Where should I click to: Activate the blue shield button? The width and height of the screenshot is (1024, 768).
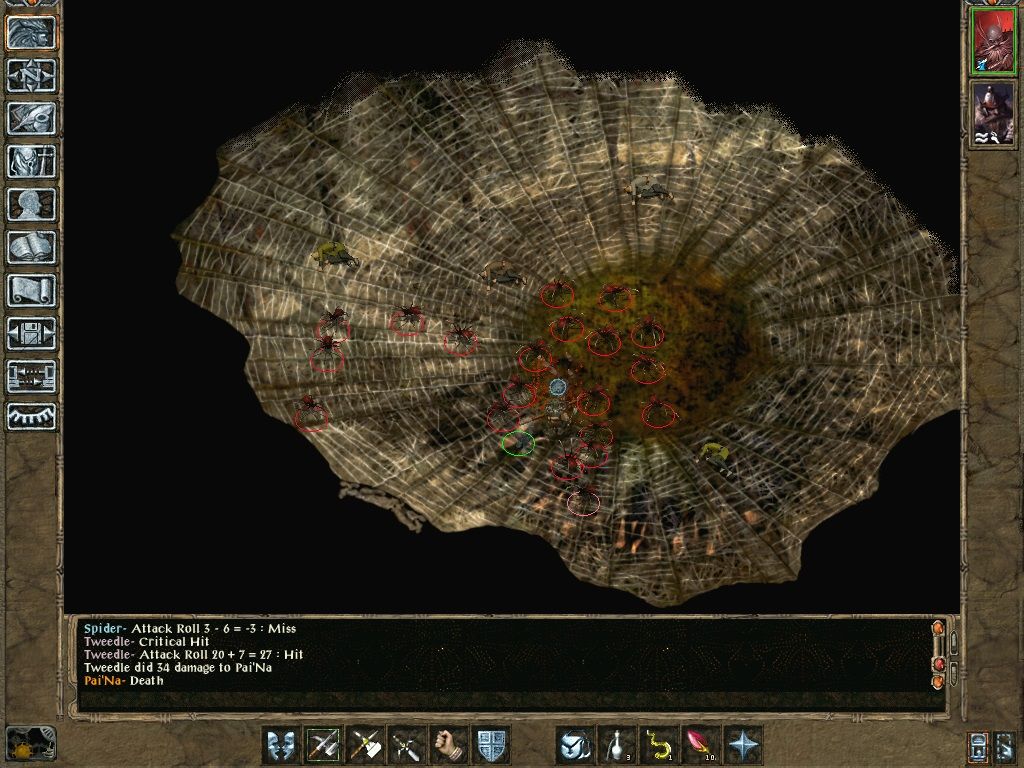click(491, 745)
